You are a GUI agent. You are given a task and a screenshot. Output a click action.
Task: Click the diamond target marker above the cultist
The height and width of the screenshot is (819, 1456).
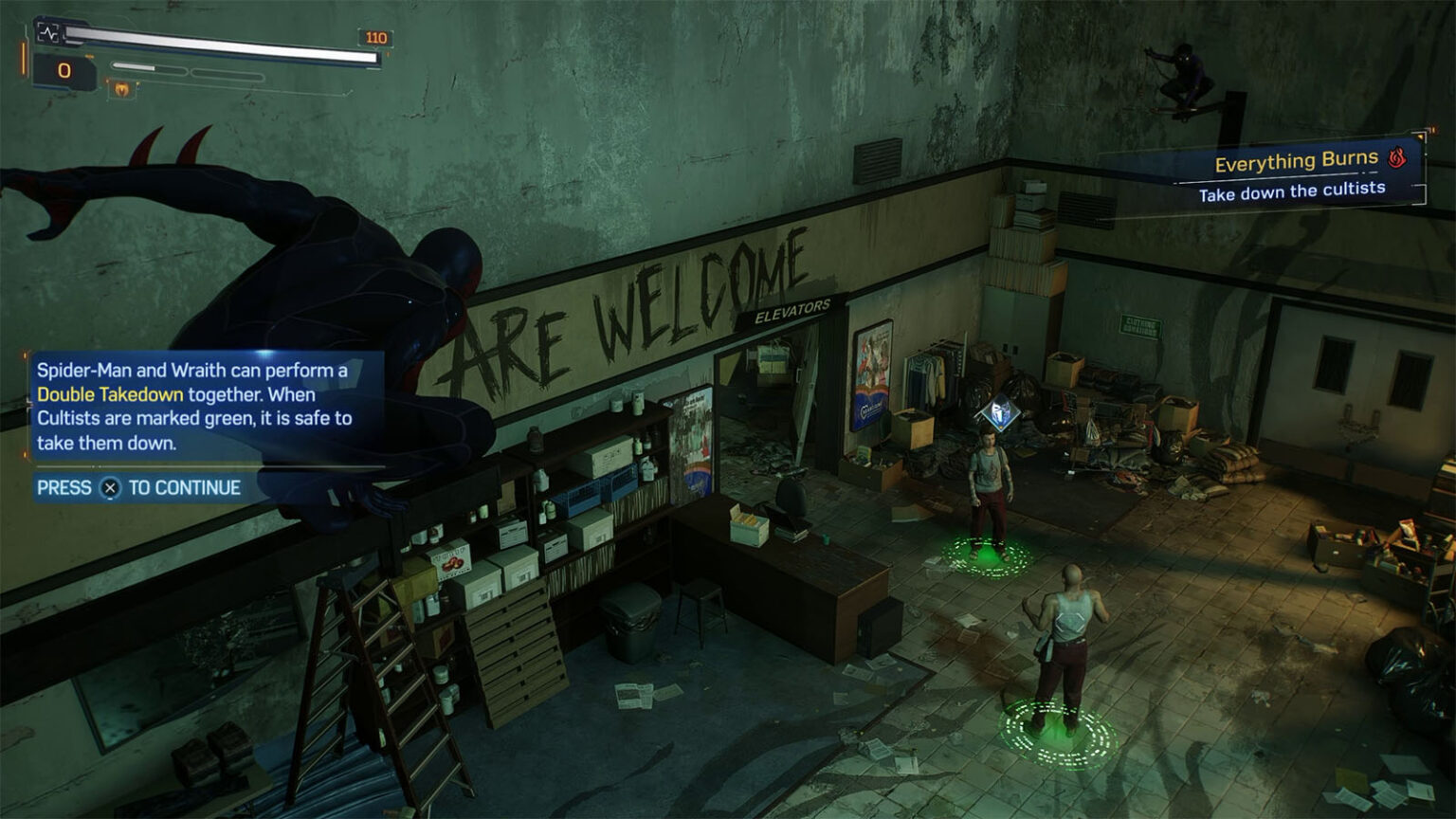pos(997,413)
